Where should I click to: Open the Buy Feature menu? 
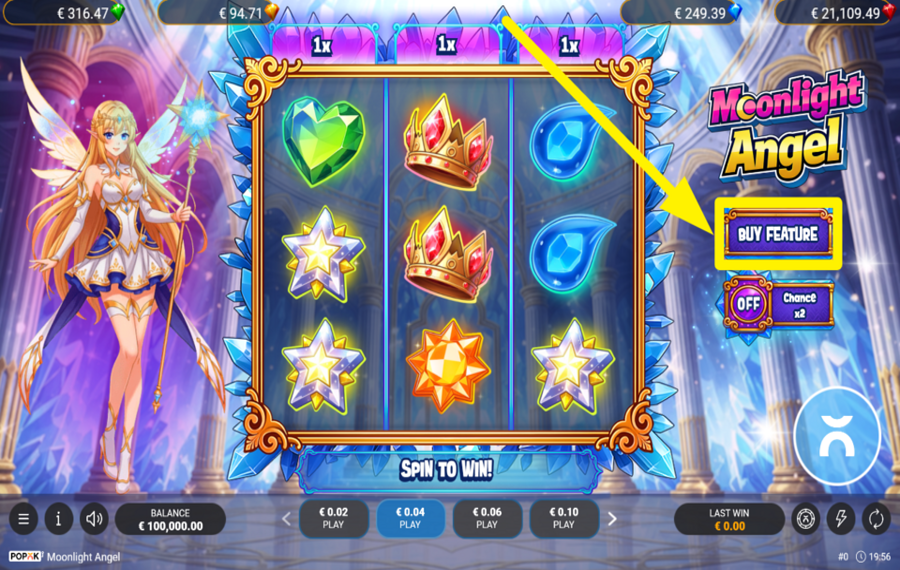pyautogui.click(x=777, y=234)
